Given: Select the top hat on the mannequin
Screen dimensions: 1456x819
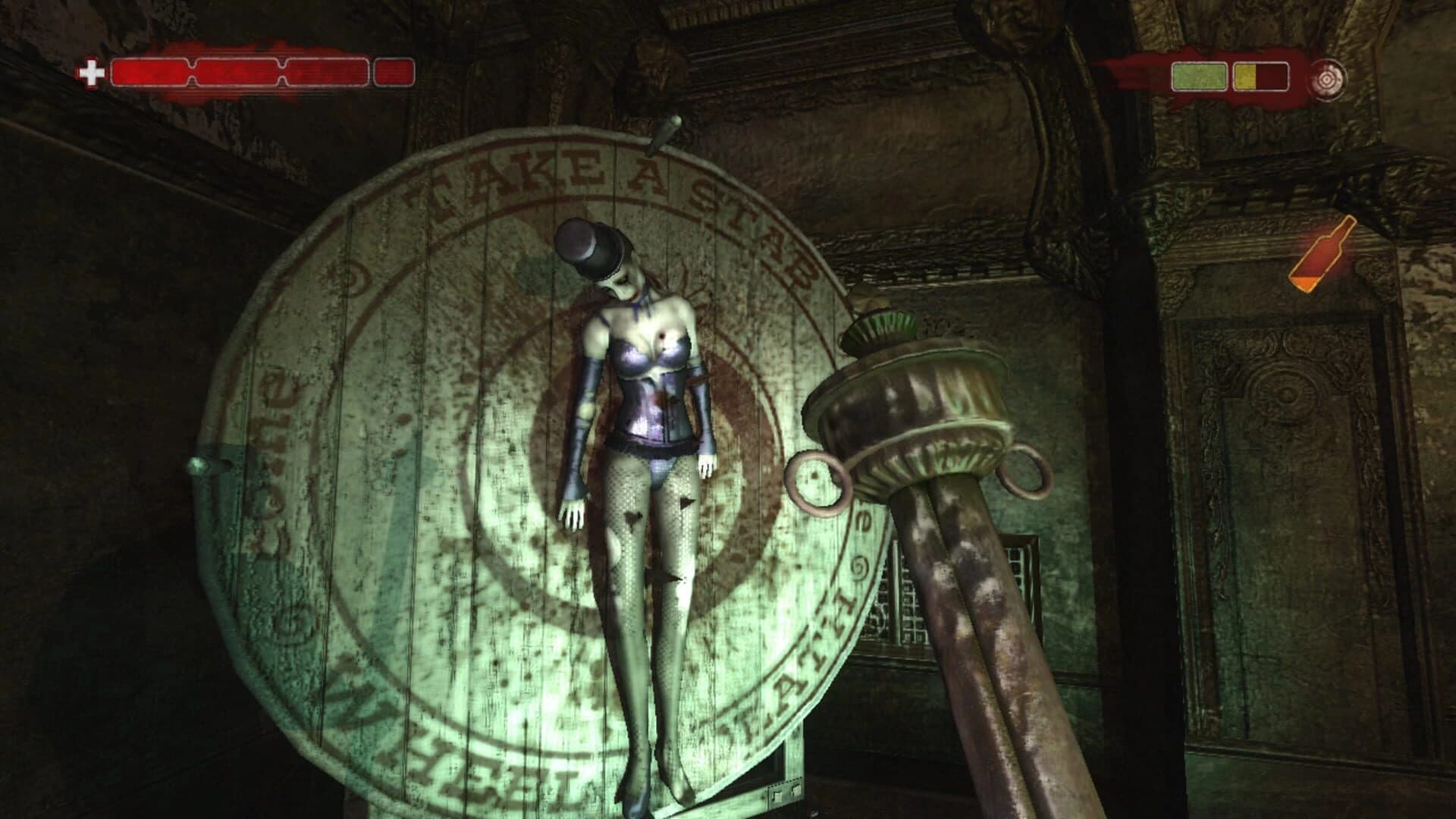Looking at the screenshot, I should click(x=594, y=246).
